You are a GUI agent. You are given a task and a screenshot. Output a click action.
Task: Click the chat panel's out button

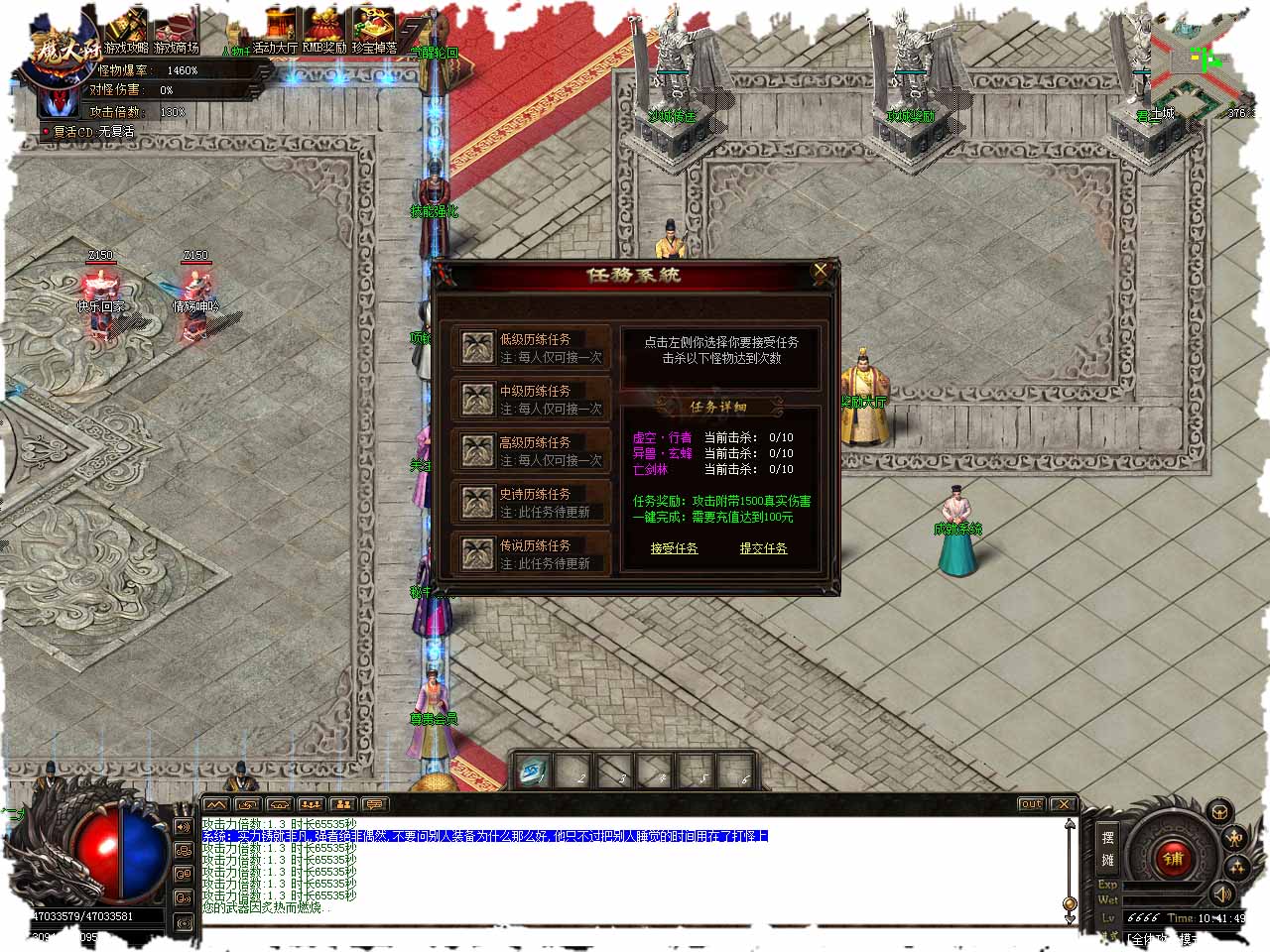click(1031, 804)
